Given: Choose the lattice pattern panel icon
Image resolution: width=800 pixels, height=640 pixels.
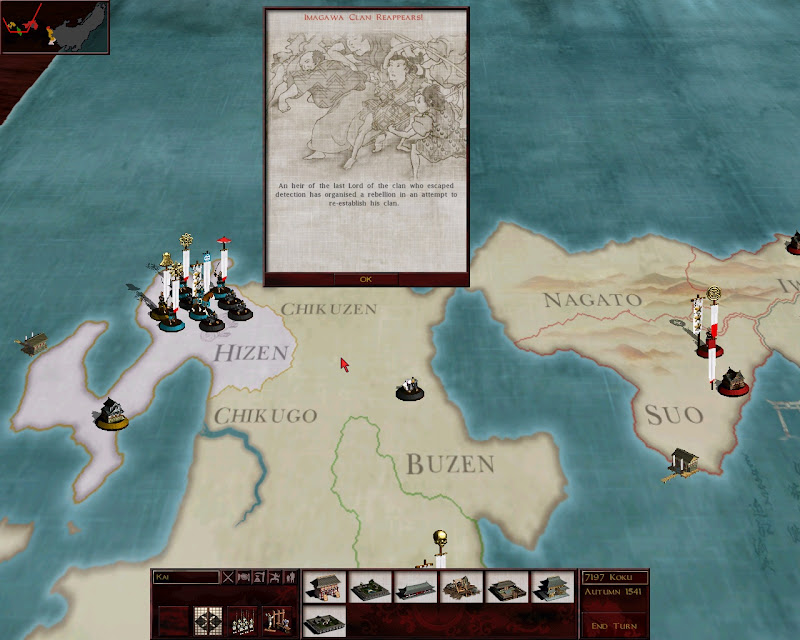Looking at the screenshot, I should 207,620.
